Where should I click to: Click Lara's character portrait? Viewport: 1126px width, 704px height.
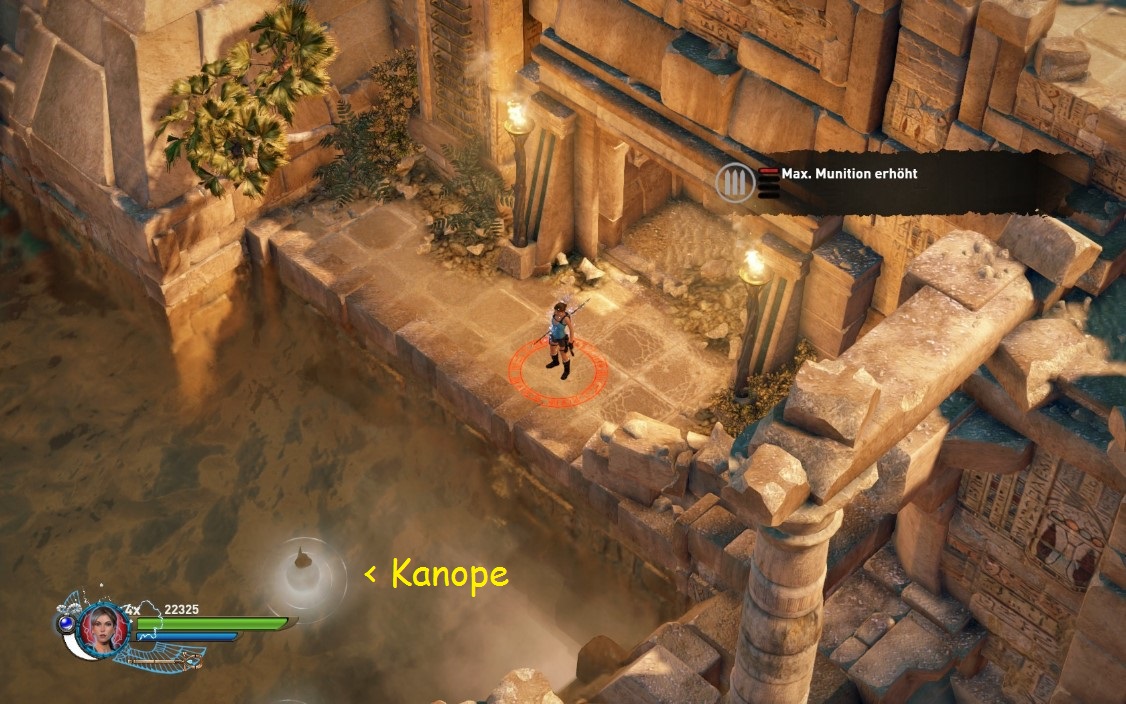pos(103,629)
